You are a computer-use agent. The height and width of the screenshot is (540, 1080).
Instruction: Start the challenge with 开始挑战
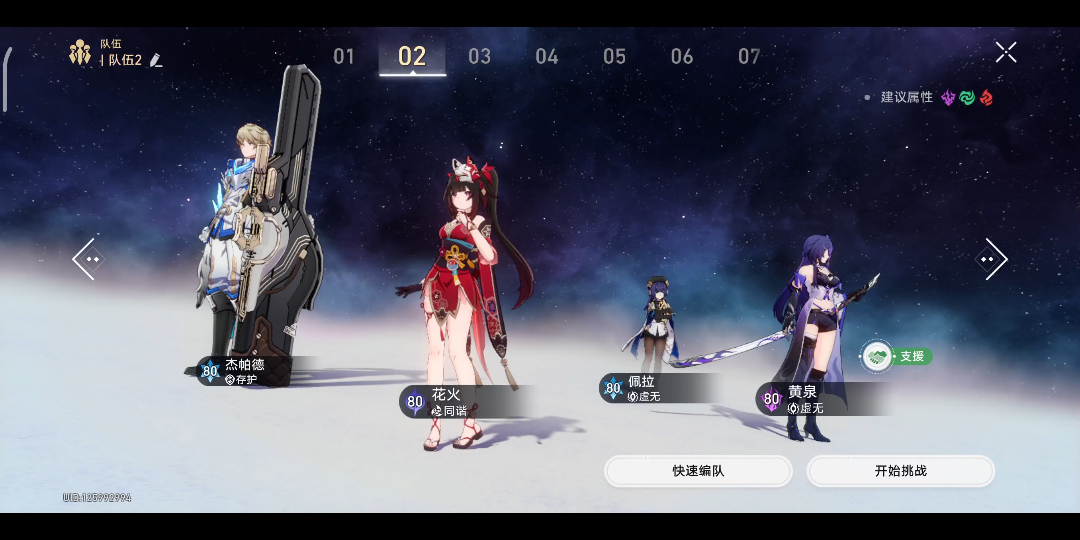900,471
